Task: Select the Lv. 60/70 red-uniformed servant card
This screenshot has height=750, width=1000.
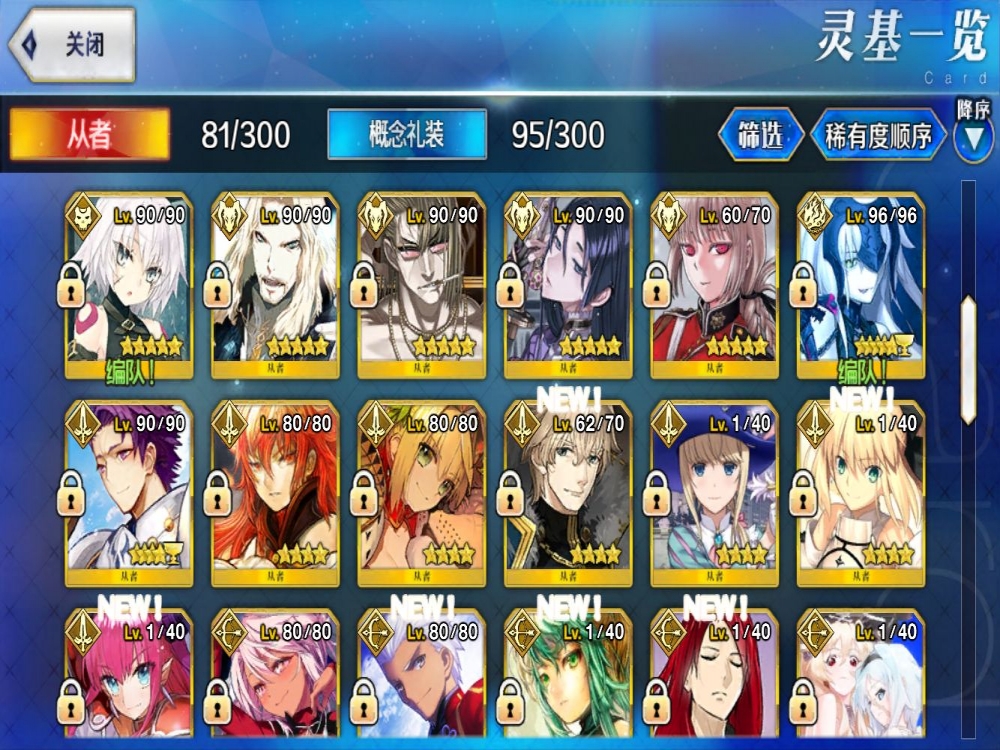Action: 714,285
